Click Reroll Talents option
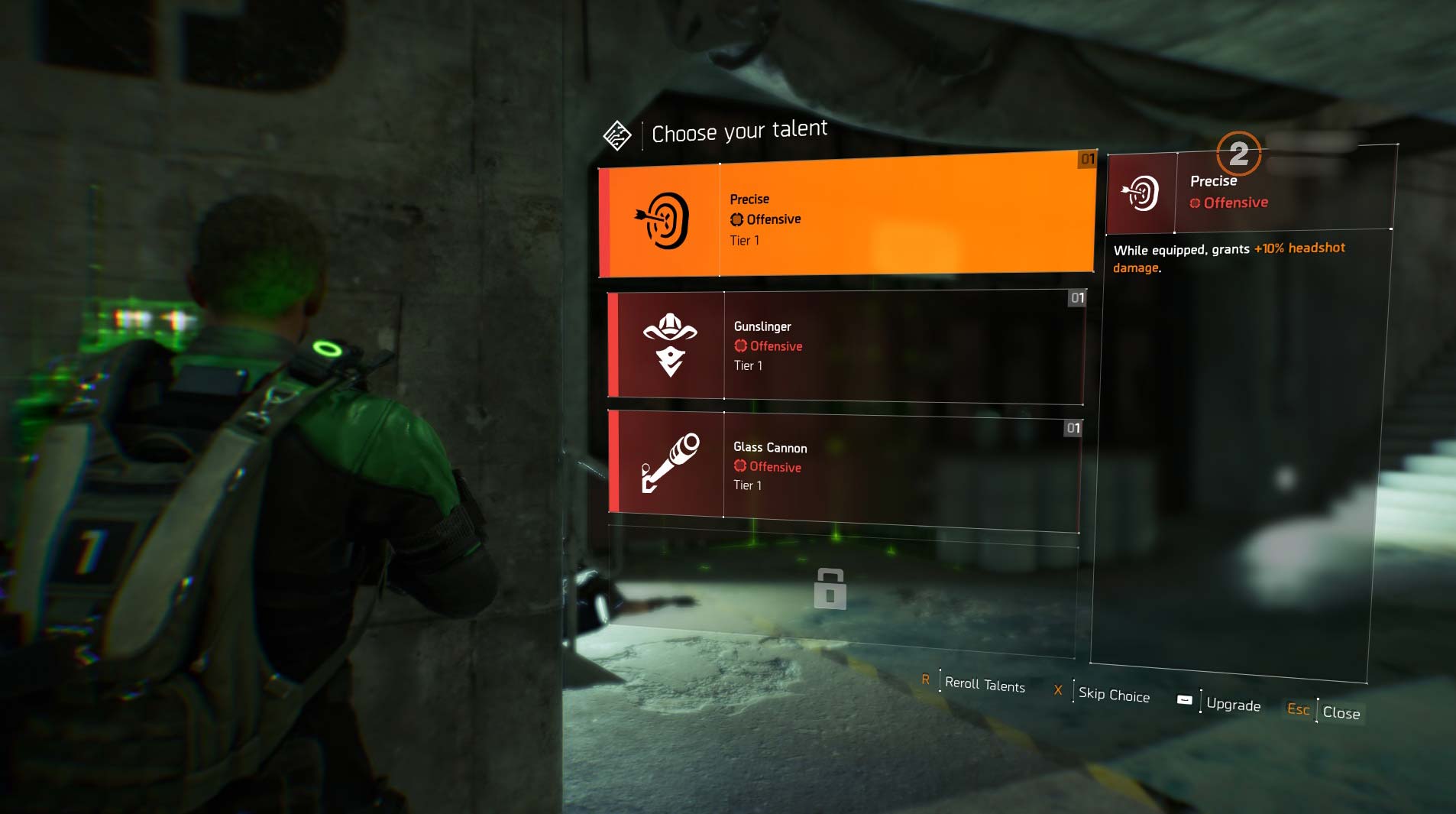Viewport: 1456px width, 814px height. coord(984,684)
